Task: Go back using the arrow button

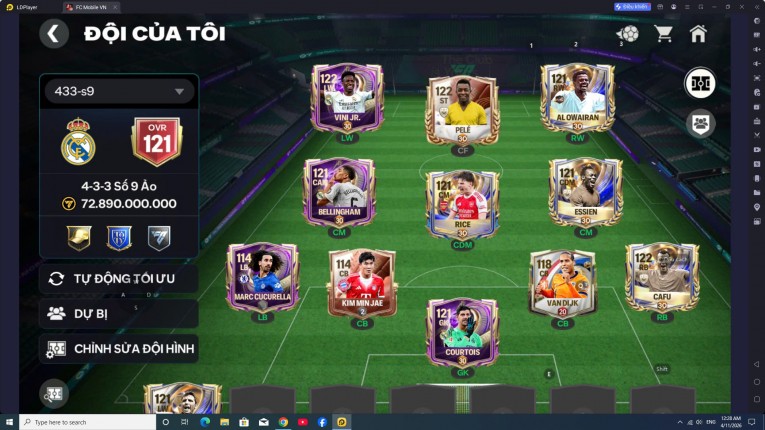Action: coord(54,33)
